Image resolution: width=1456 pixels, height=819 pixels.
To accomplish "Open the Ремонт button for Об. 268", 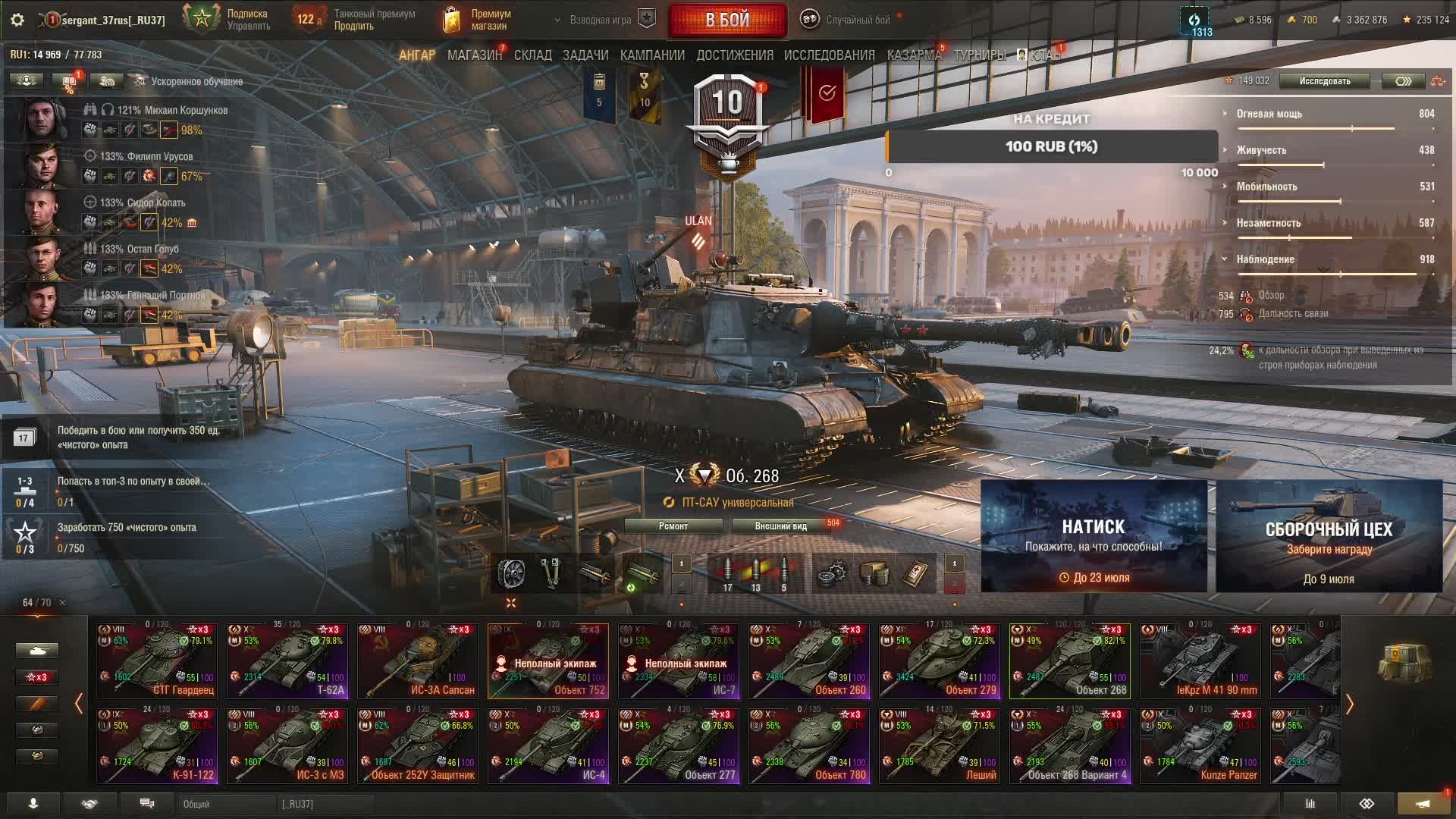I will 673,526.
